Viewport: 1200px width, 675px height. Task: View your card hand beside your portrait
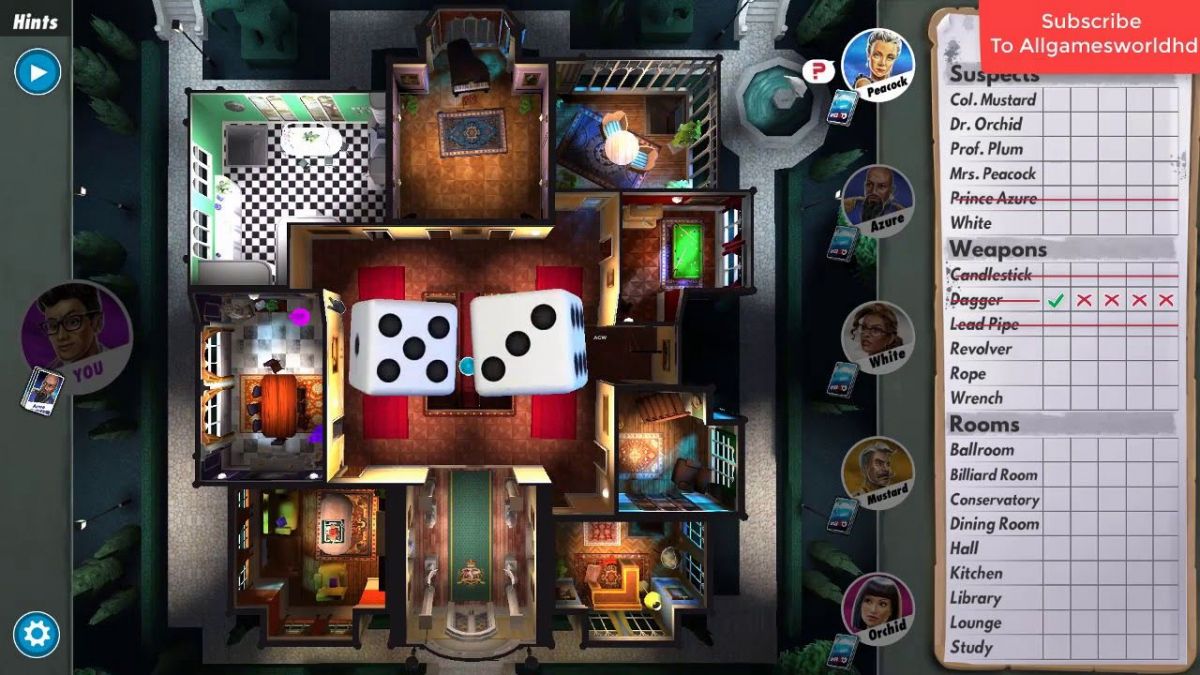coord(42,389)
